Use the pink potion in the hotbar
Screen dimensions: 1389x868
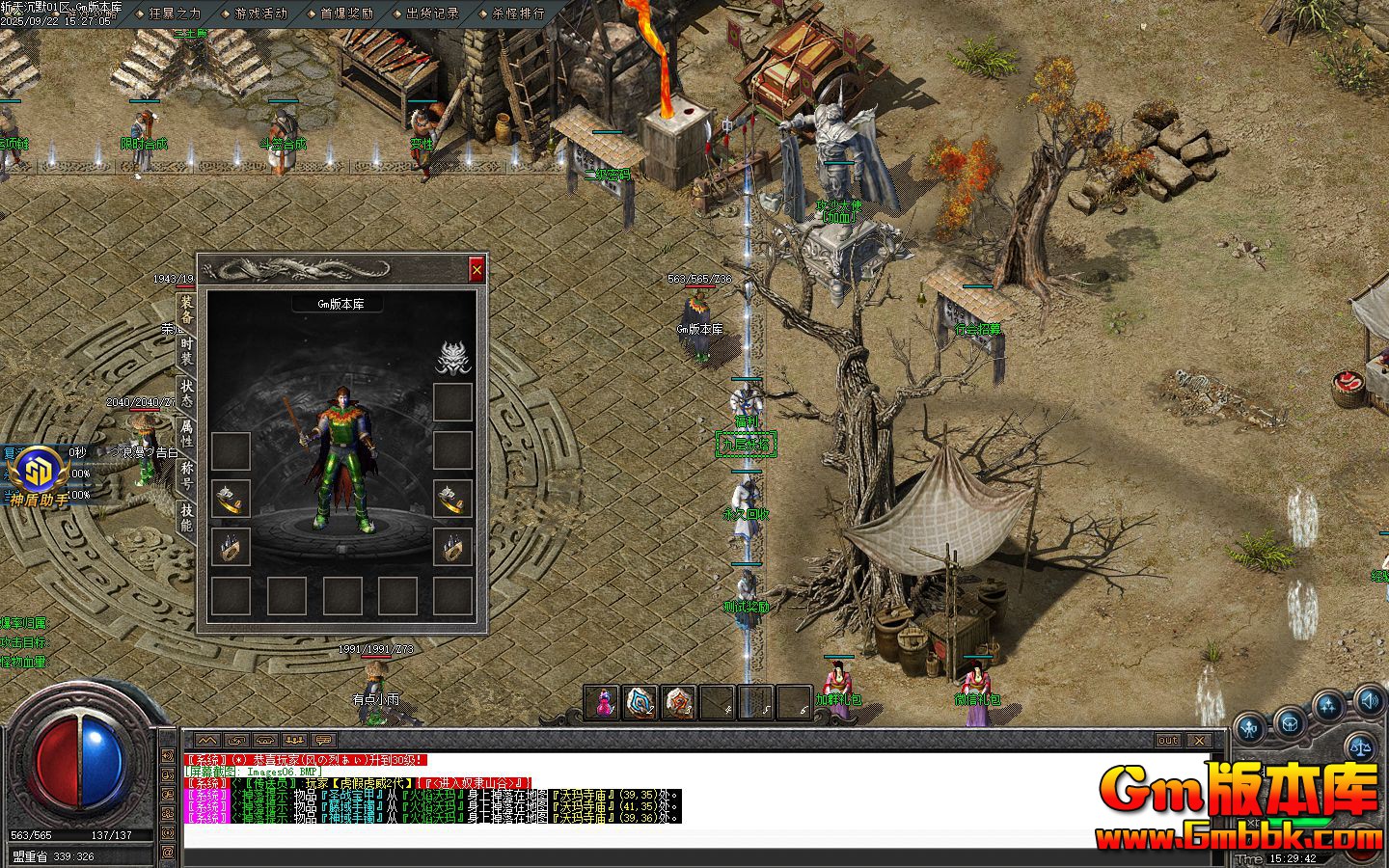click(x=604, y=703)
